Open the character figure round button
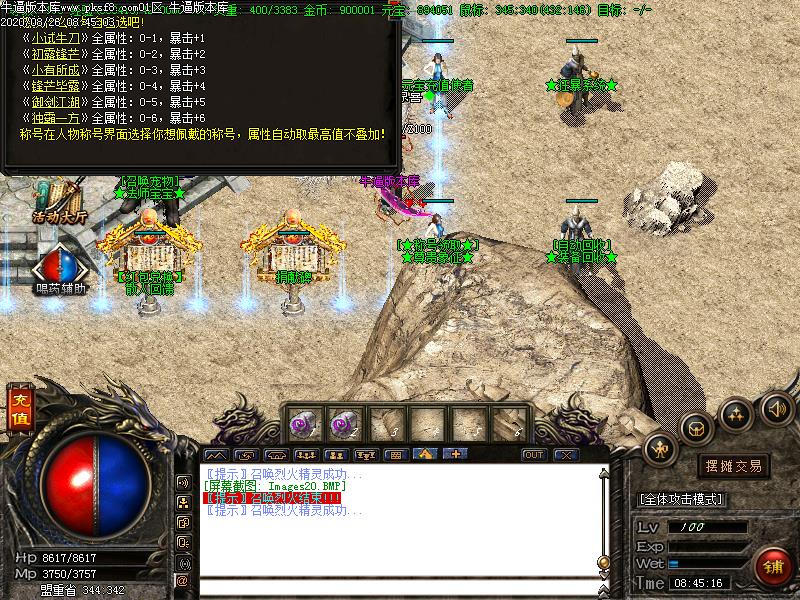The height and width of the screenshot is (600, 800). pos(661,451)
